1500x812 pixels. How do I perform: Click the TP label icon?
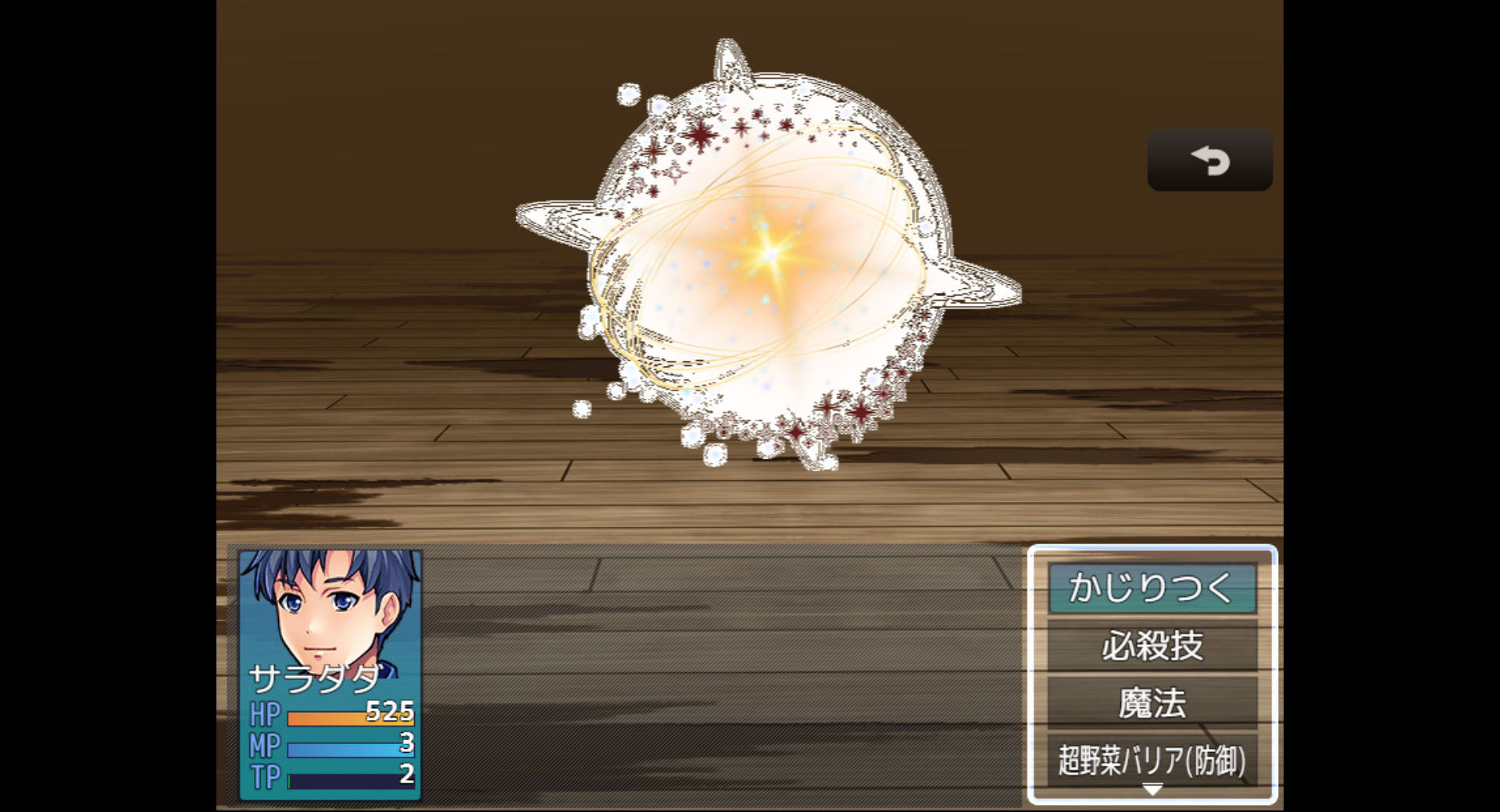265,778
